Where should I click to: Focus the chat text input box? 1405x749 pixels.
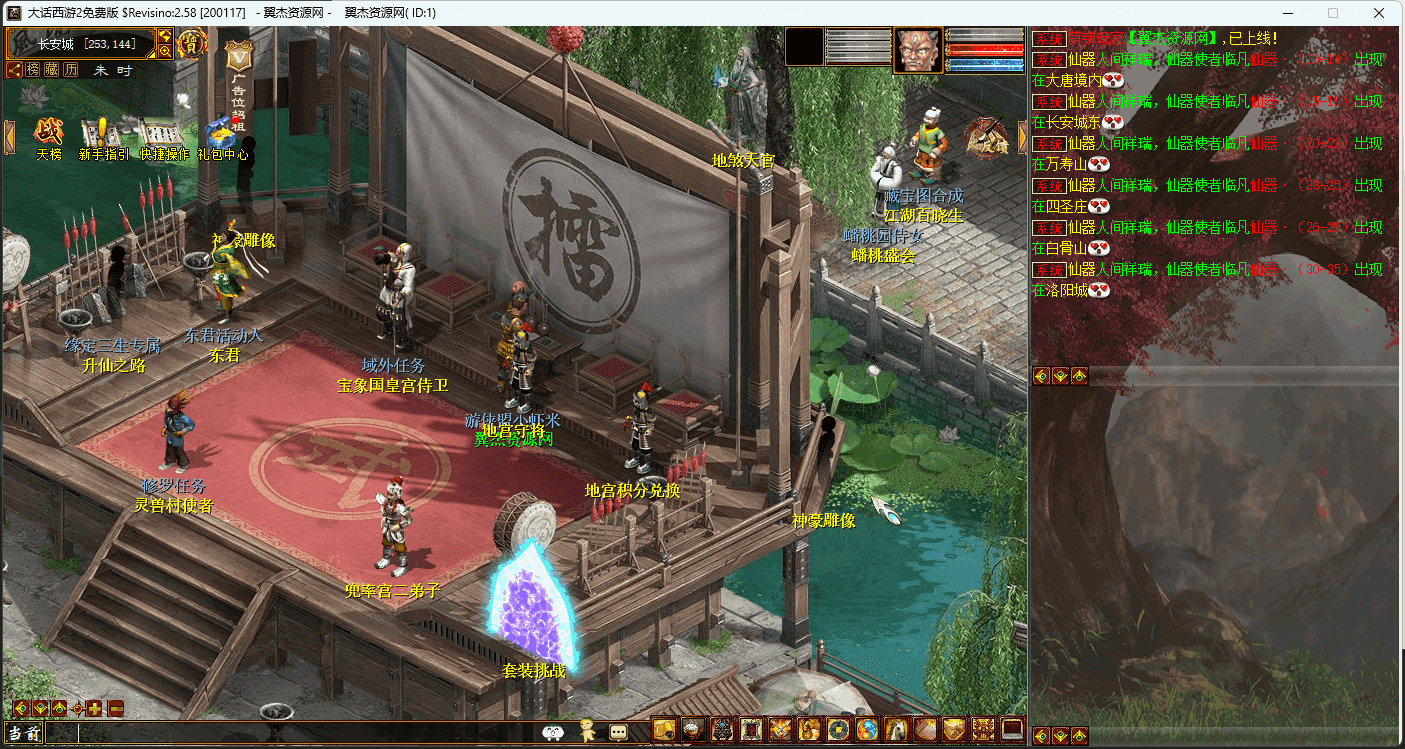coord(300,733)
